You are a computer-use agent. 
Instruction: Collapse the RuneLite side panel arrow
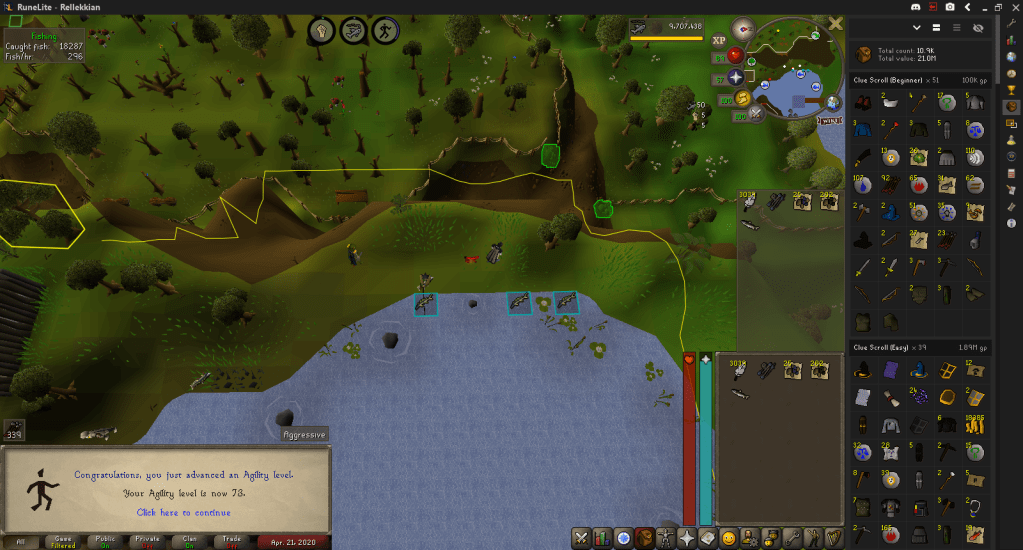967,7
